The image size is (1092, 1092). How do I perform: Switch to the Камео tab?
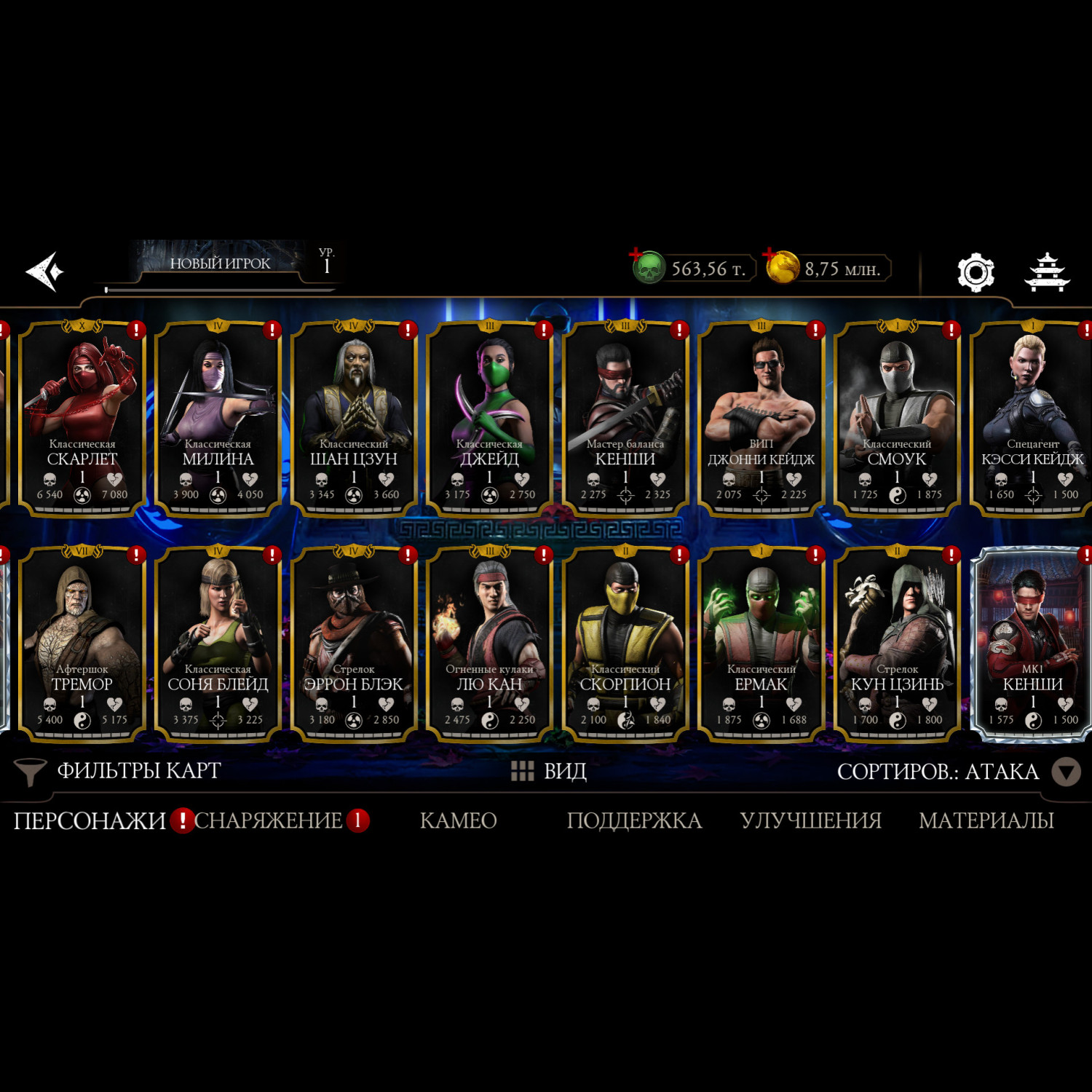point(458,820)
